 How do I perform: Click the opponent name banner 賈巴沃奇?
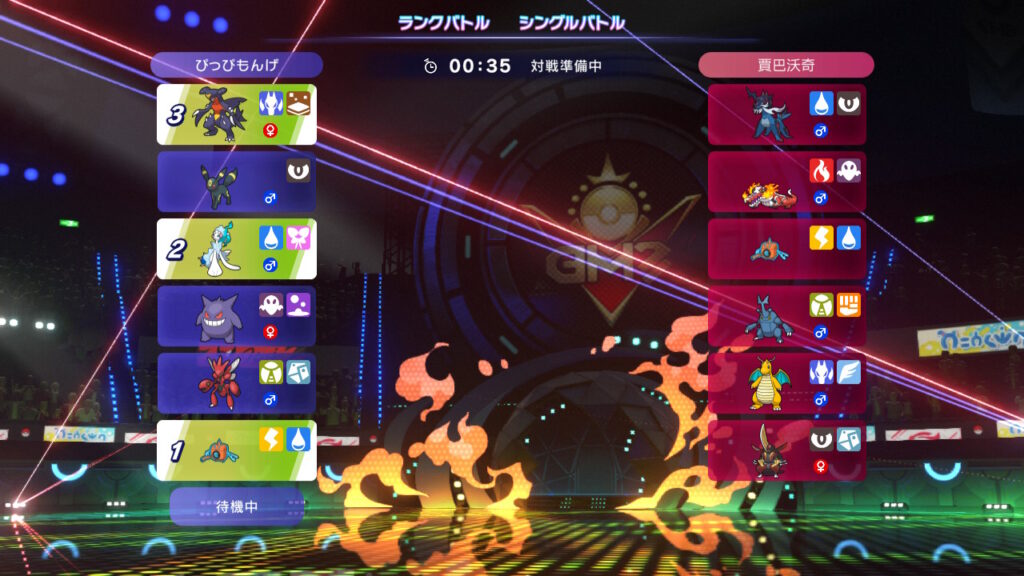(x=787, y=65)
